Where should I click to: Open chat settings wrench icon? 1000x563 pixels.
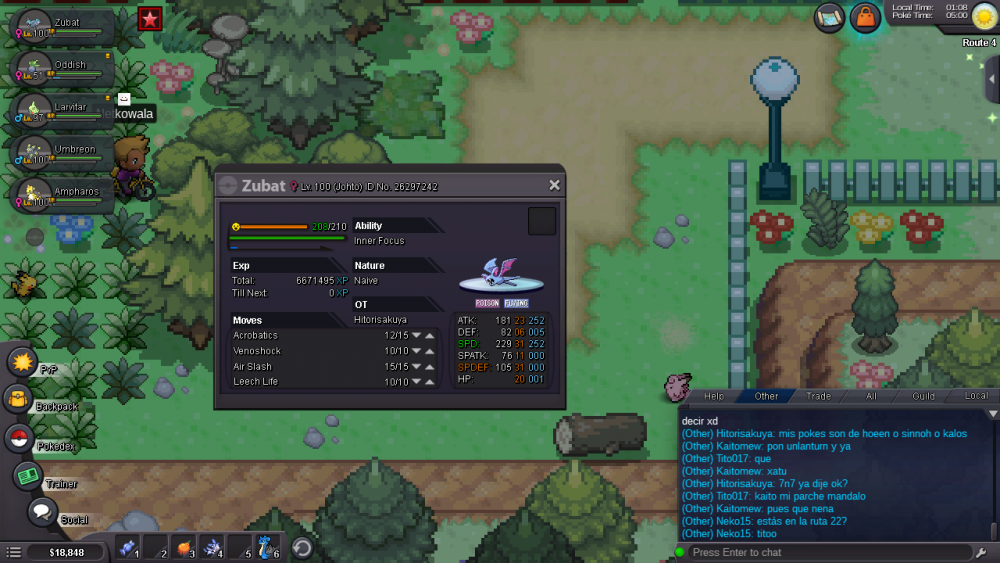(983, 552)
